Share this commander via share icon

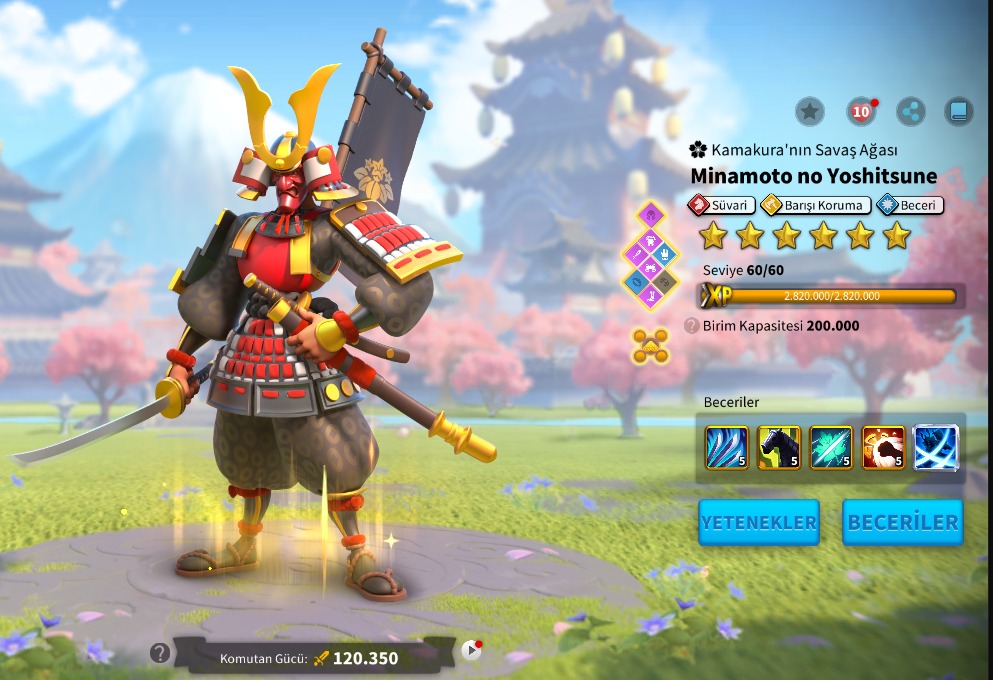pyautogui.click(x=910, y=111)
